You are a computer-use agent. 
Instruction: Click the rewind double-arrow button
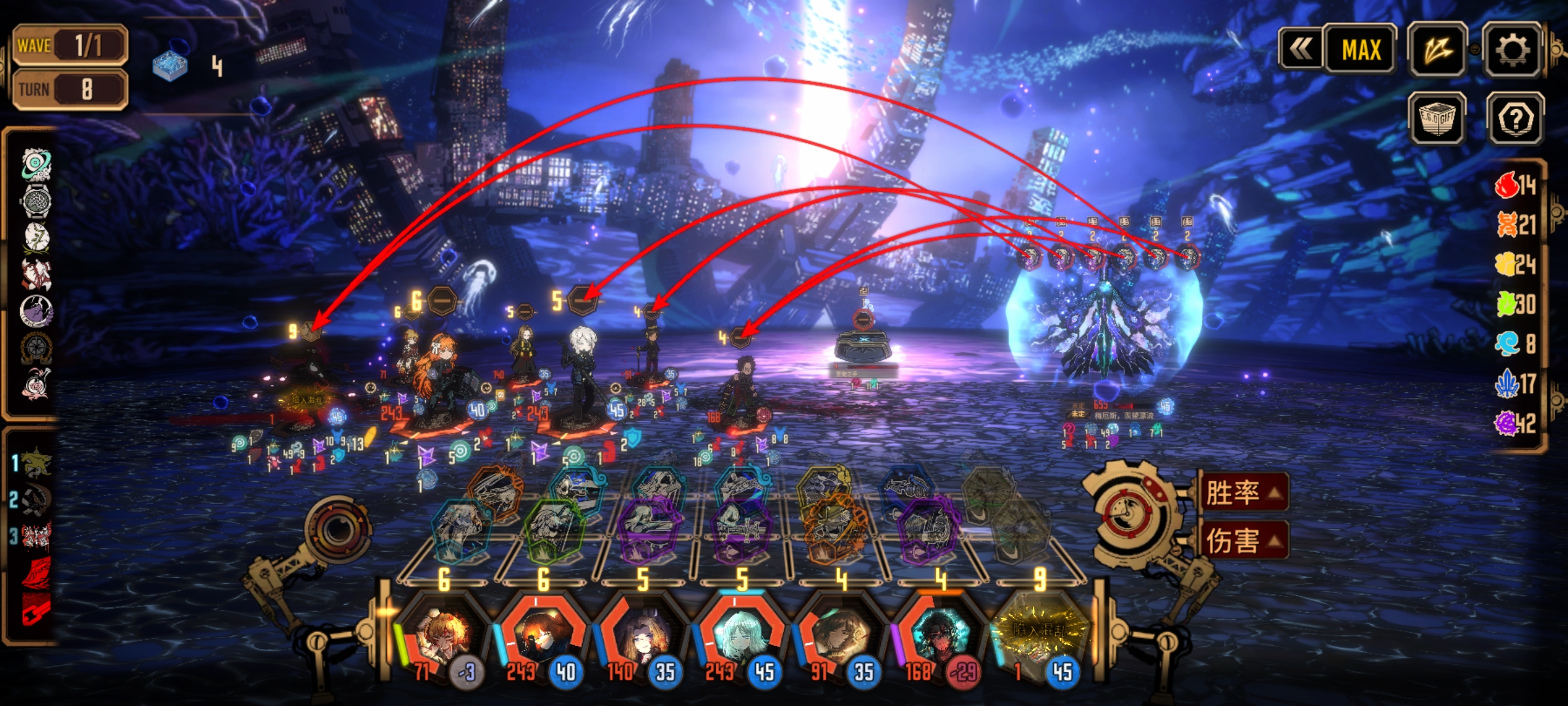pyautogui.click(x=1300, y=49)
